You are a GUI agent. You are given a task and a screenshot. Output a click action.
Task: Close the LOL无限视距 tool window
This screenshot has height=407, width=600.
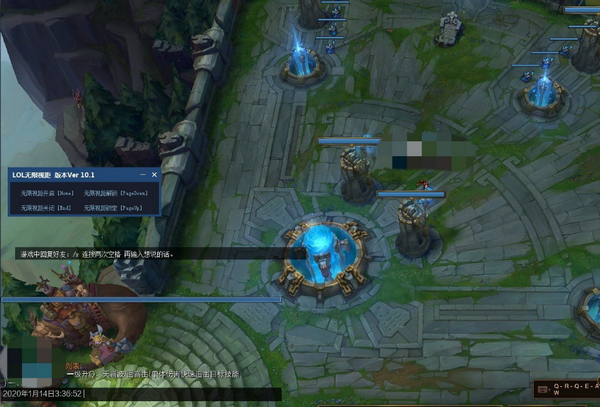tap(154, 176)
